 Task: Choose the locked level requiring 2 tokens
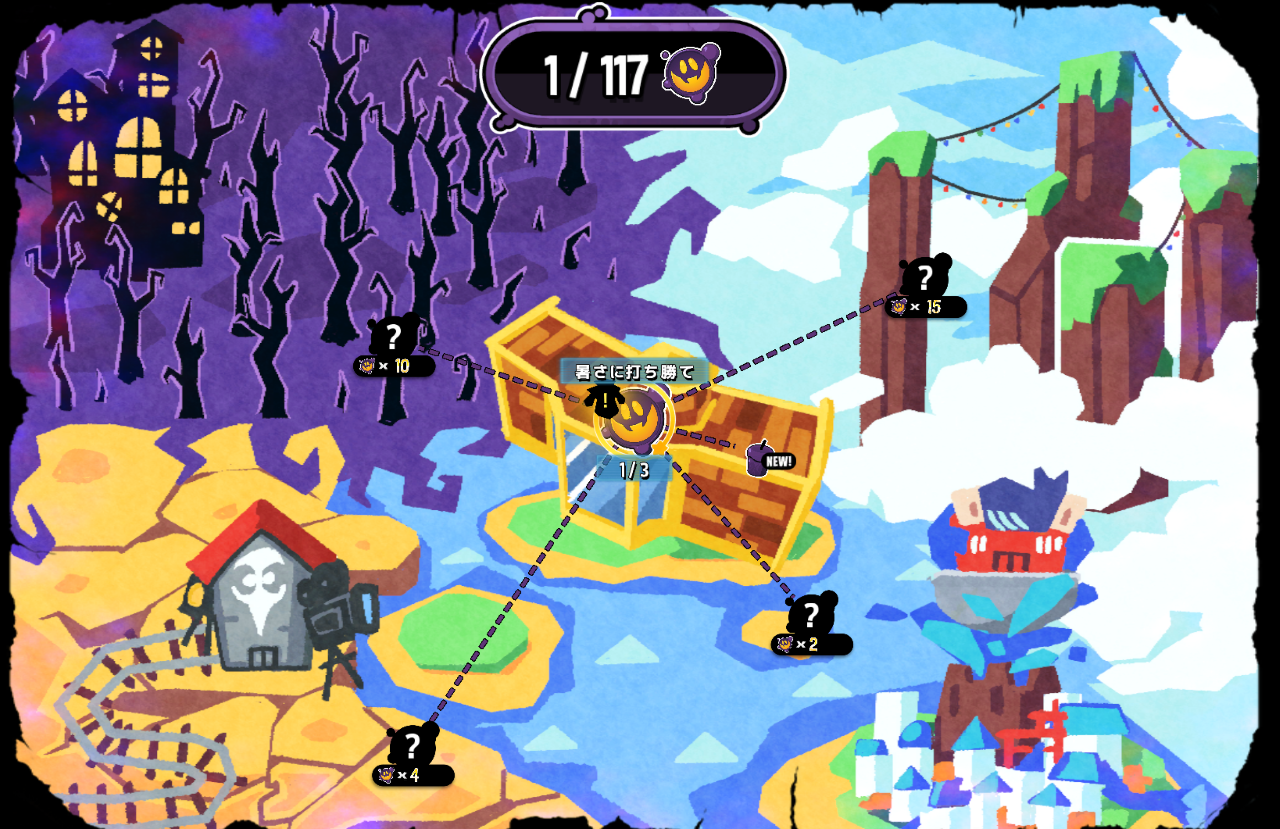(x=811, y=615)
